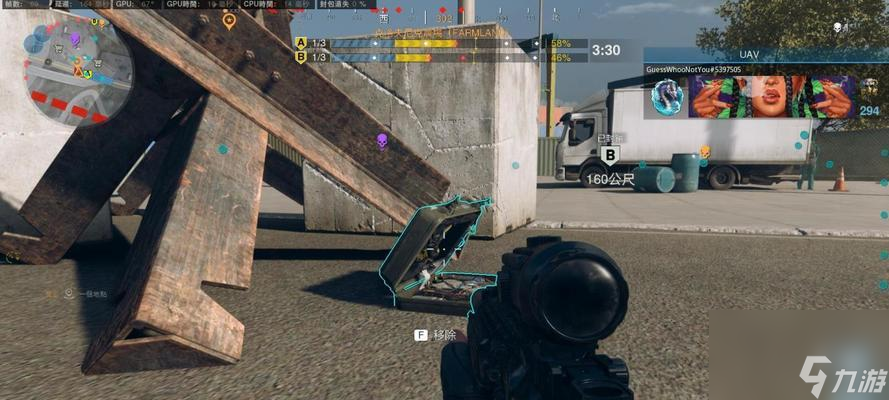Click the purple skull death marker
Screen dimensions: 889x400
(381, 141)
